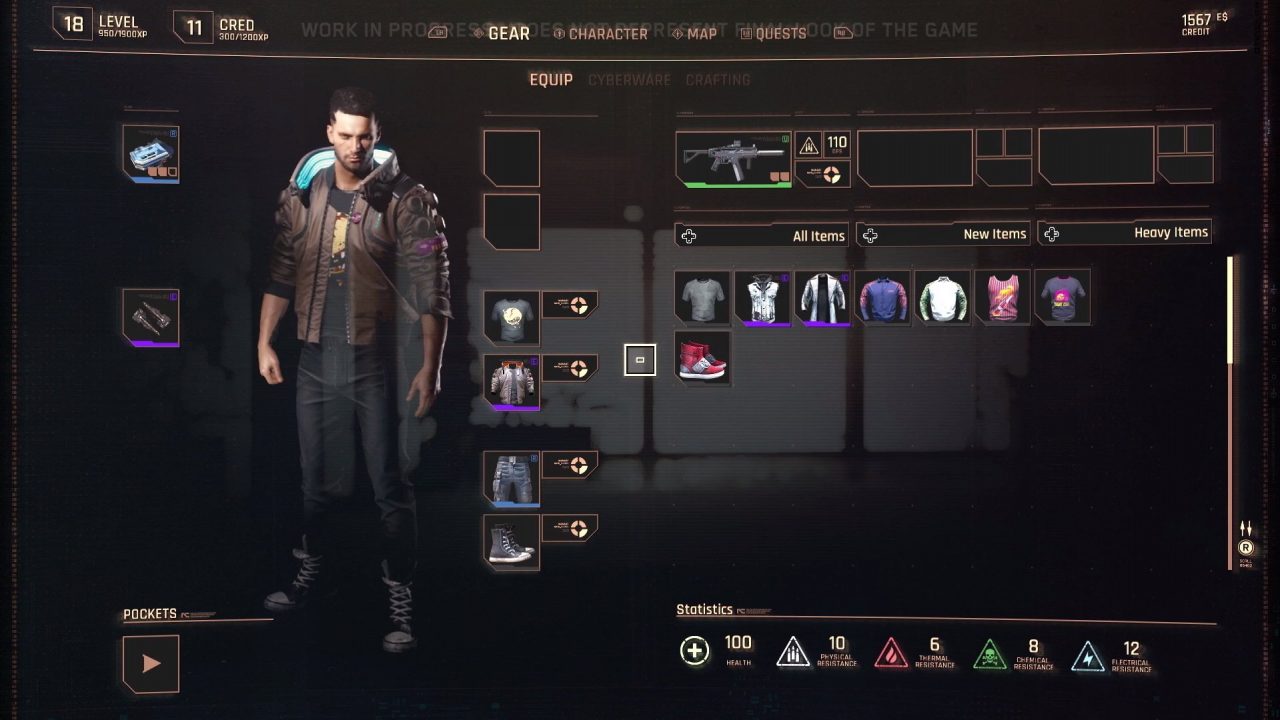Viewport: 1280px width, 720px height.
Task: Click the equipped jacket slot
Action: [512, 381]
